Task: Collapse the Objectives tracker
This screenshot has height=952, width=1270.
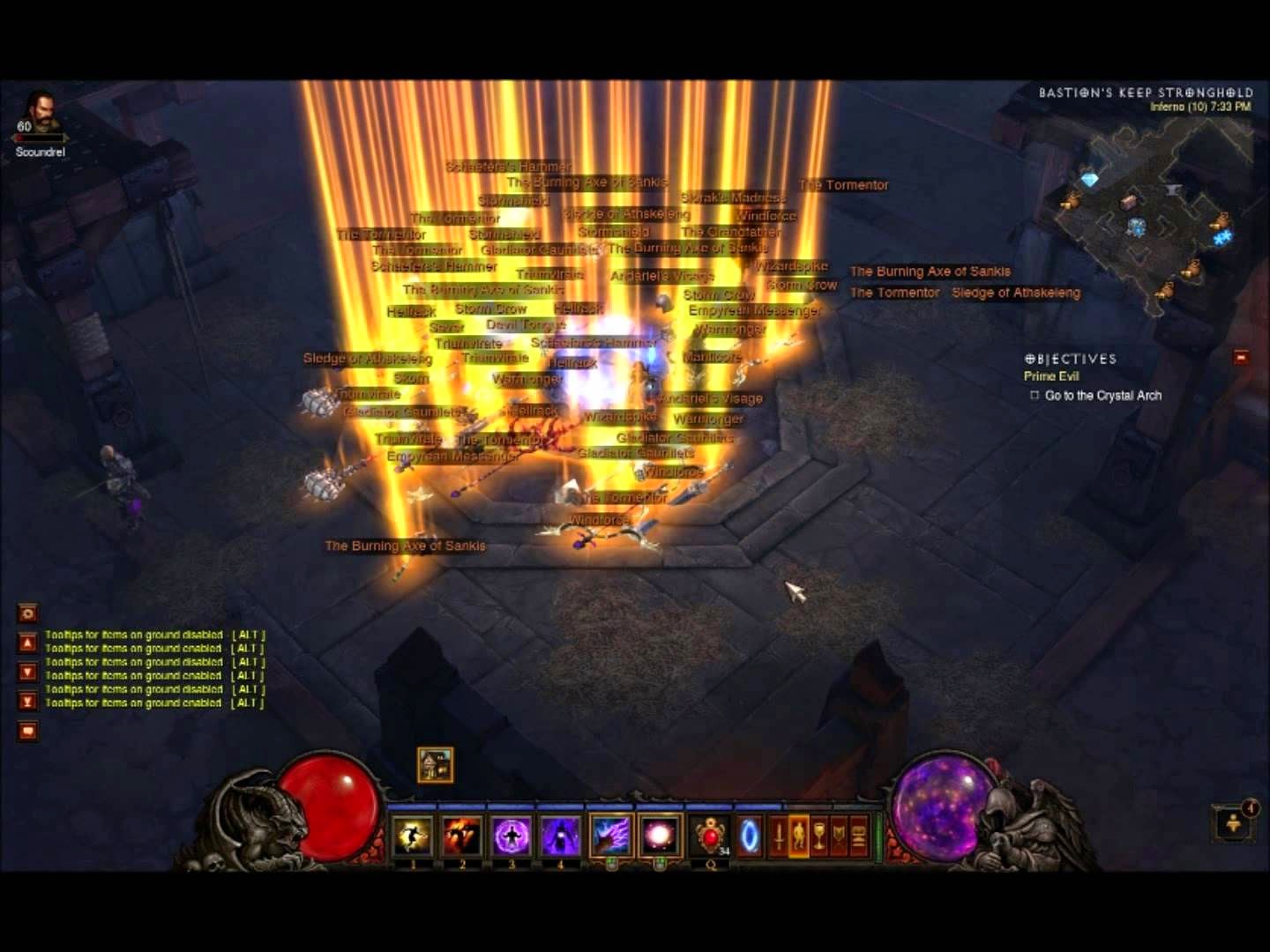Action: click(x=1241, y=357)
